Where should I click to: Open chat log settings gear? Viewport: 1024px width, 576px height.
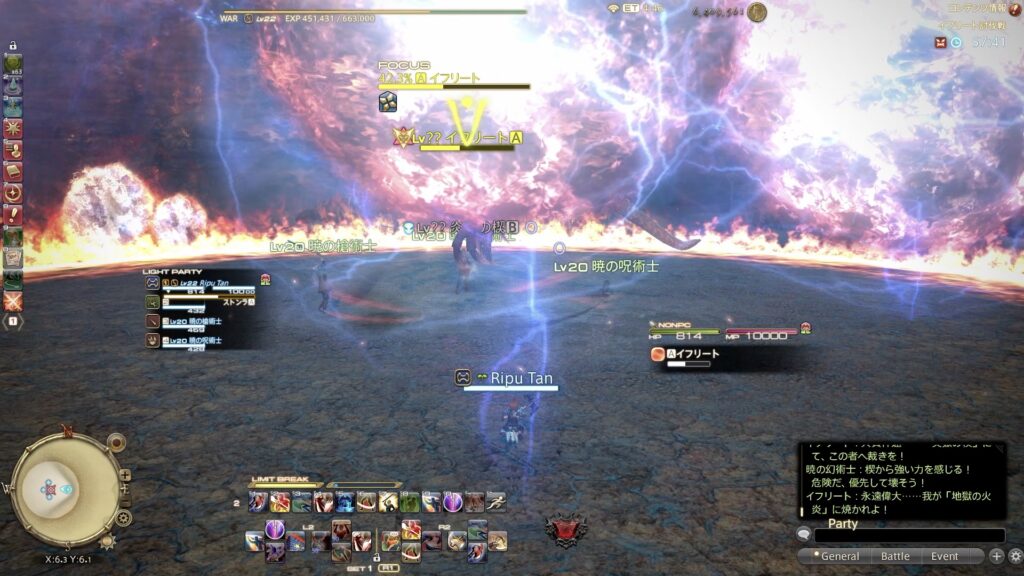(1015, 556)
